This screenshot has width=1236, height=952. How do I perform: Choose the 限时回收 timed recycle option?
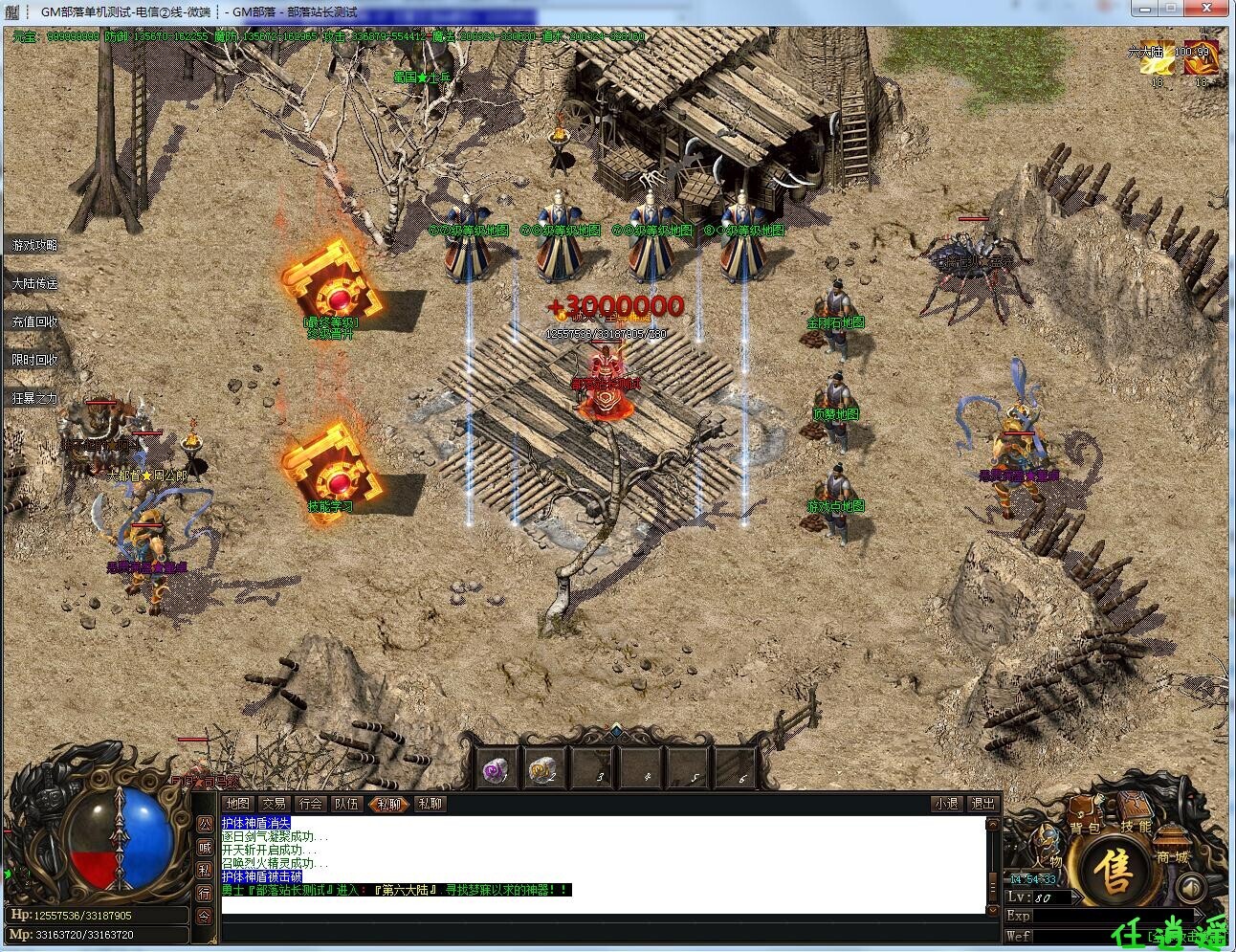(x=34, y=361)
